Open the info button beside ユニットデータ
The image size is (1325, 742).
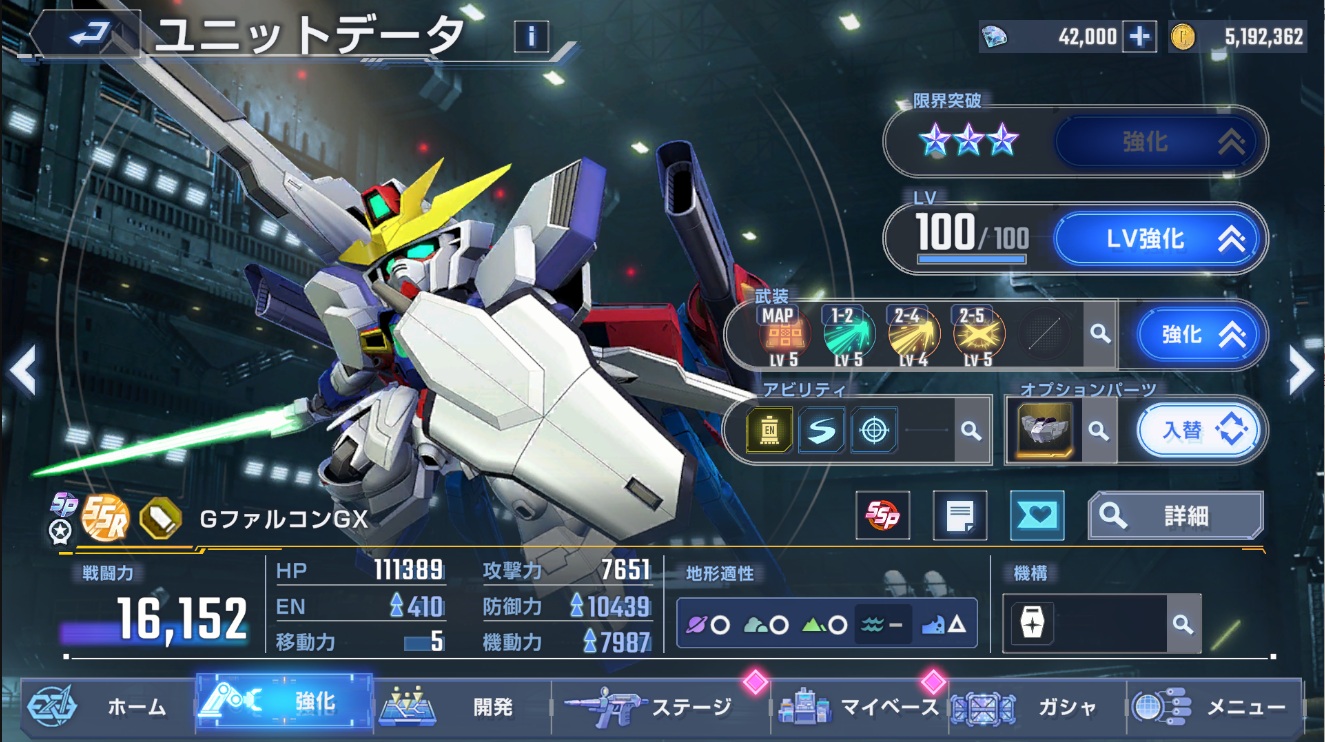pyautogui.click(x=531, y=37)
